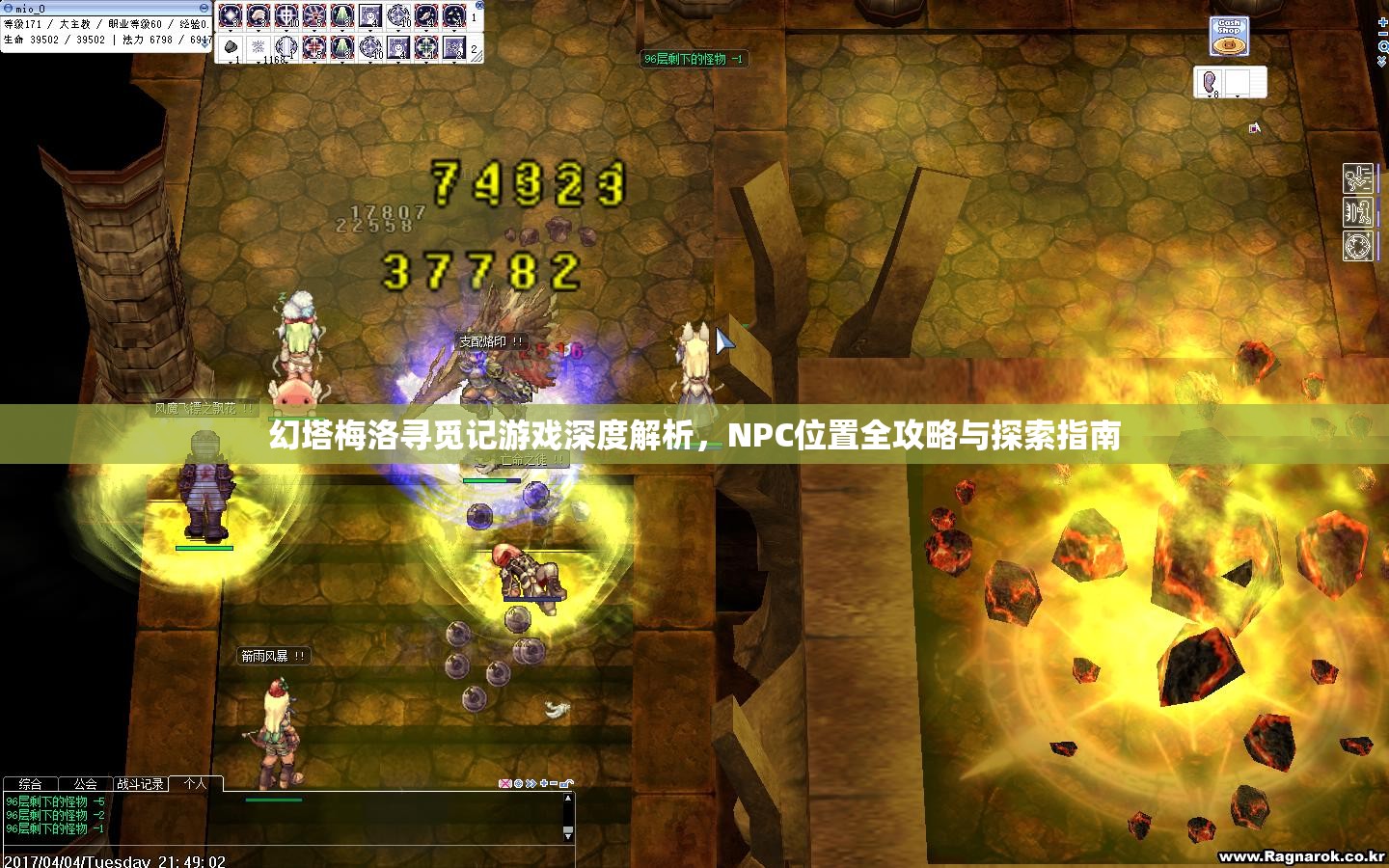Viewport: 1389px width, 868px height.
Task: Toggle the chat window lock icon
Action: tap(567, 781)
